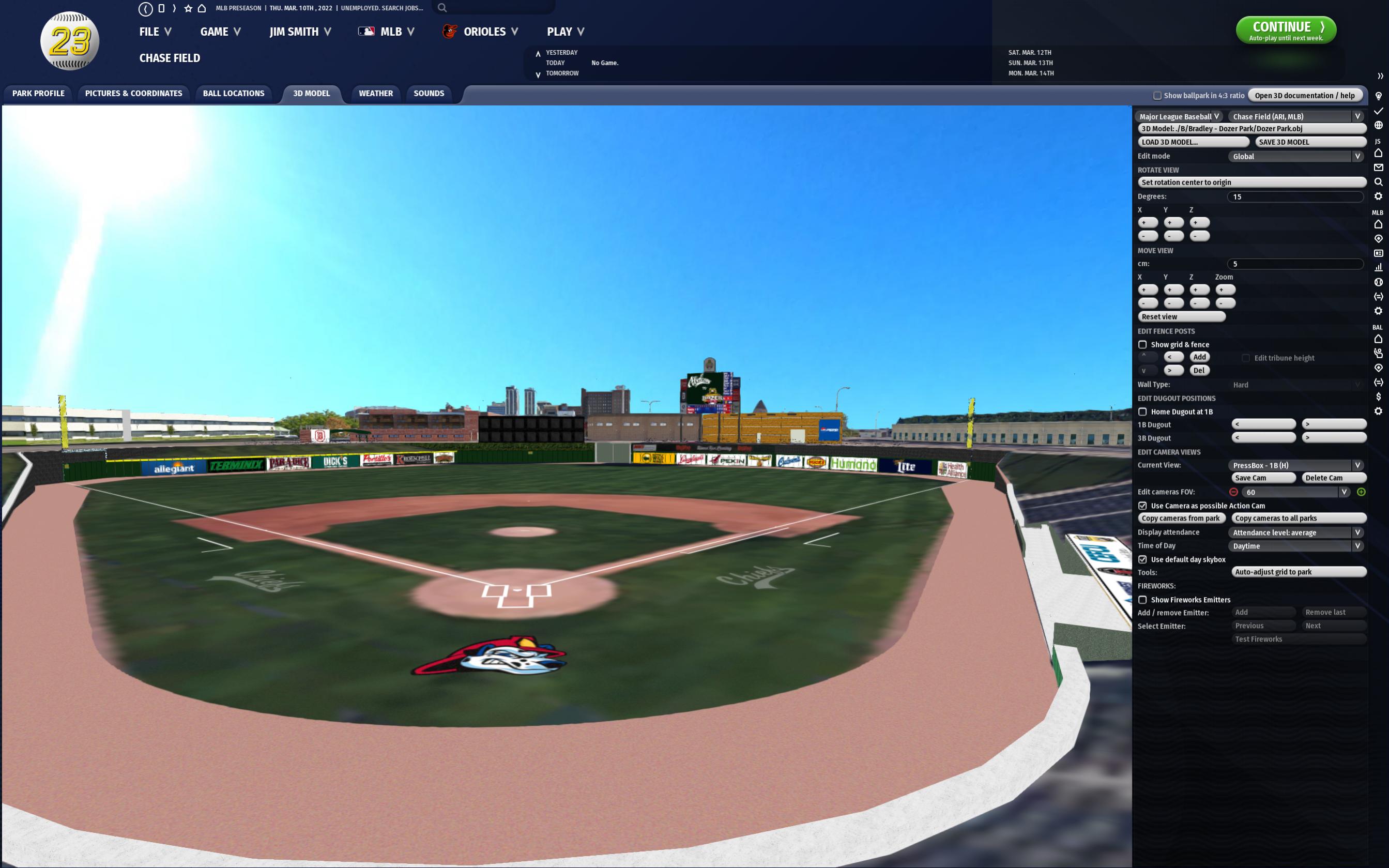
Task: Open the Edit mode dropdown
Action: pyautogui.click(x=1296, y=157)
